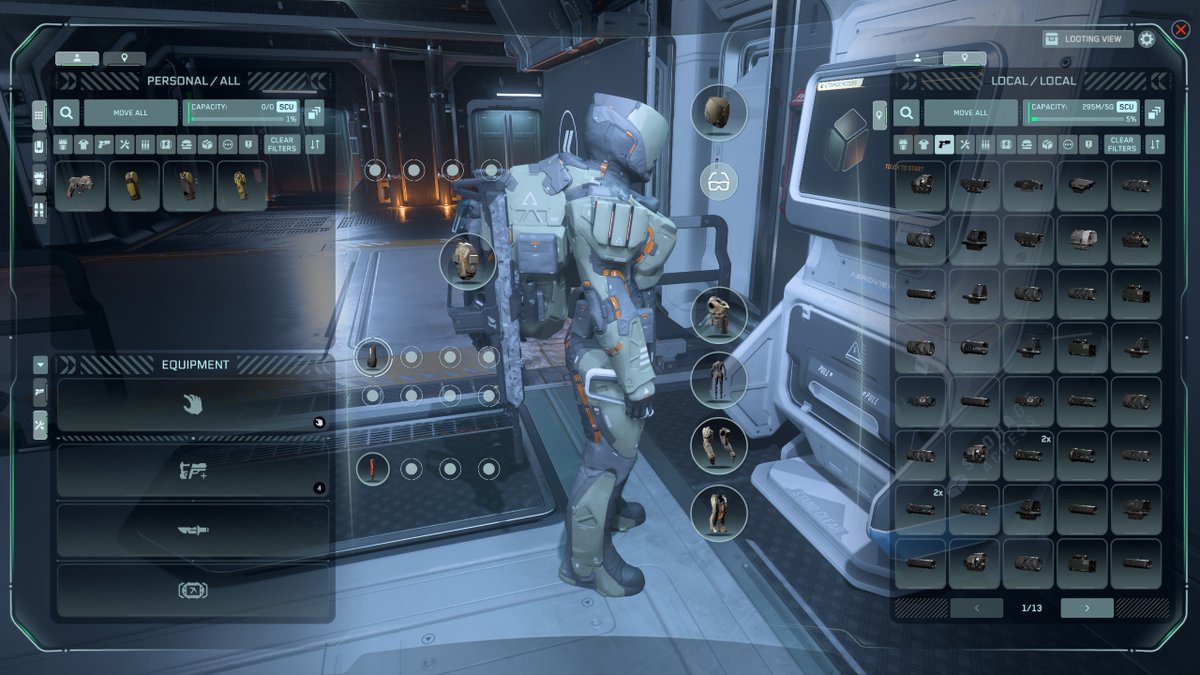Screen dimensions: 1200x675
Task: Change sort order in the Local panel
Action: click(1155, 144)
